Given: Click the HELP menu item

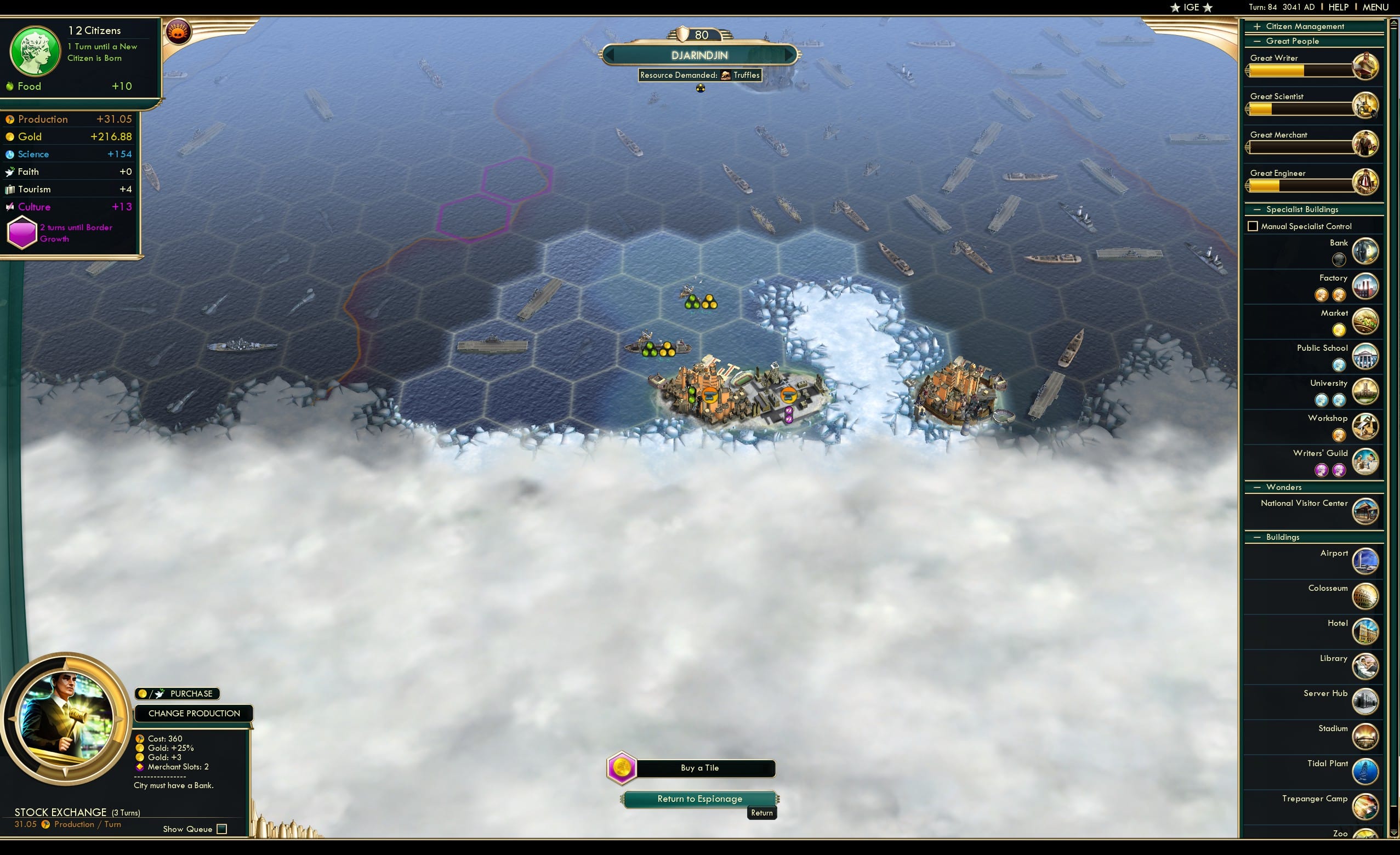Looking at the screenshot, I should 1339,7.
